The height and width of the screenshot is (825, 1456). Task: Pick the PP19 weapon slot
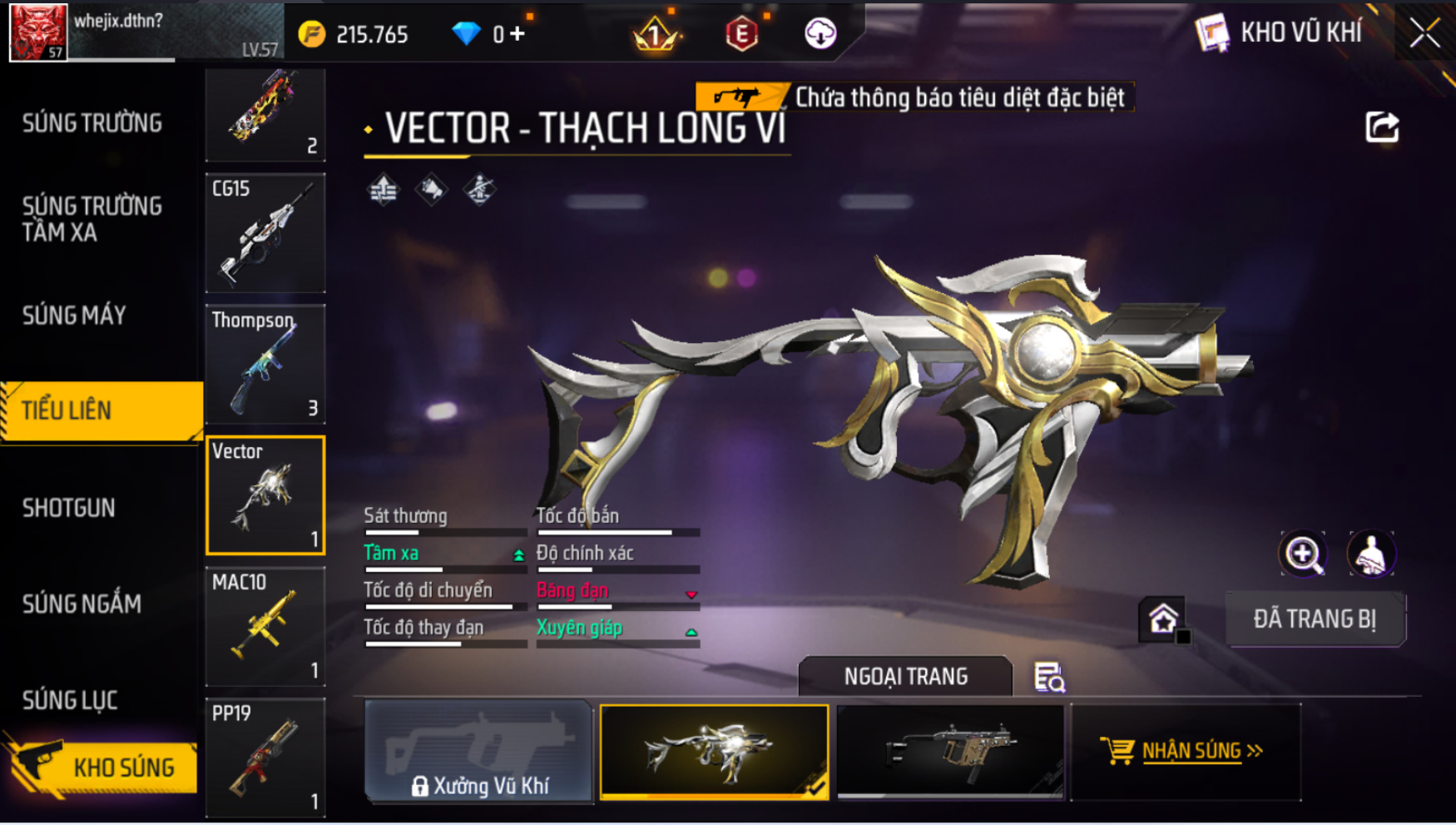tap(265, 757)
